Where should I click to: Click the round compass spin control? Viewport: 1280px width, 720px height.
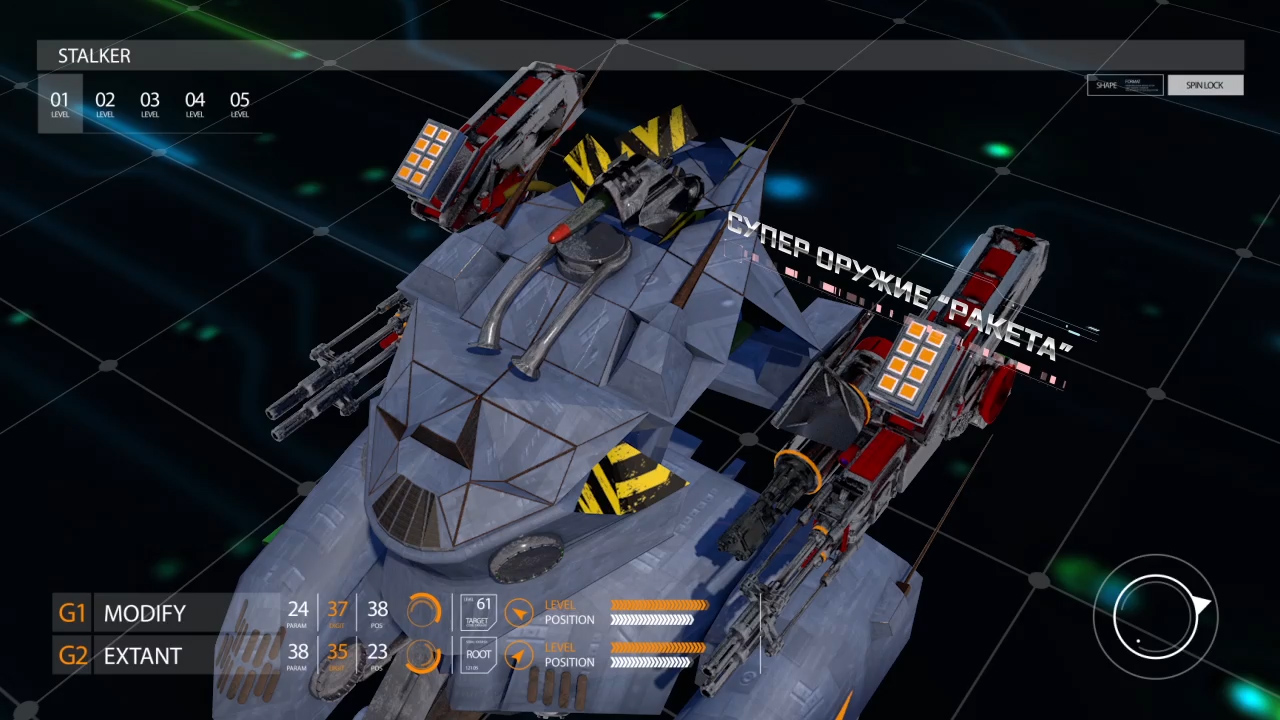1156,616
